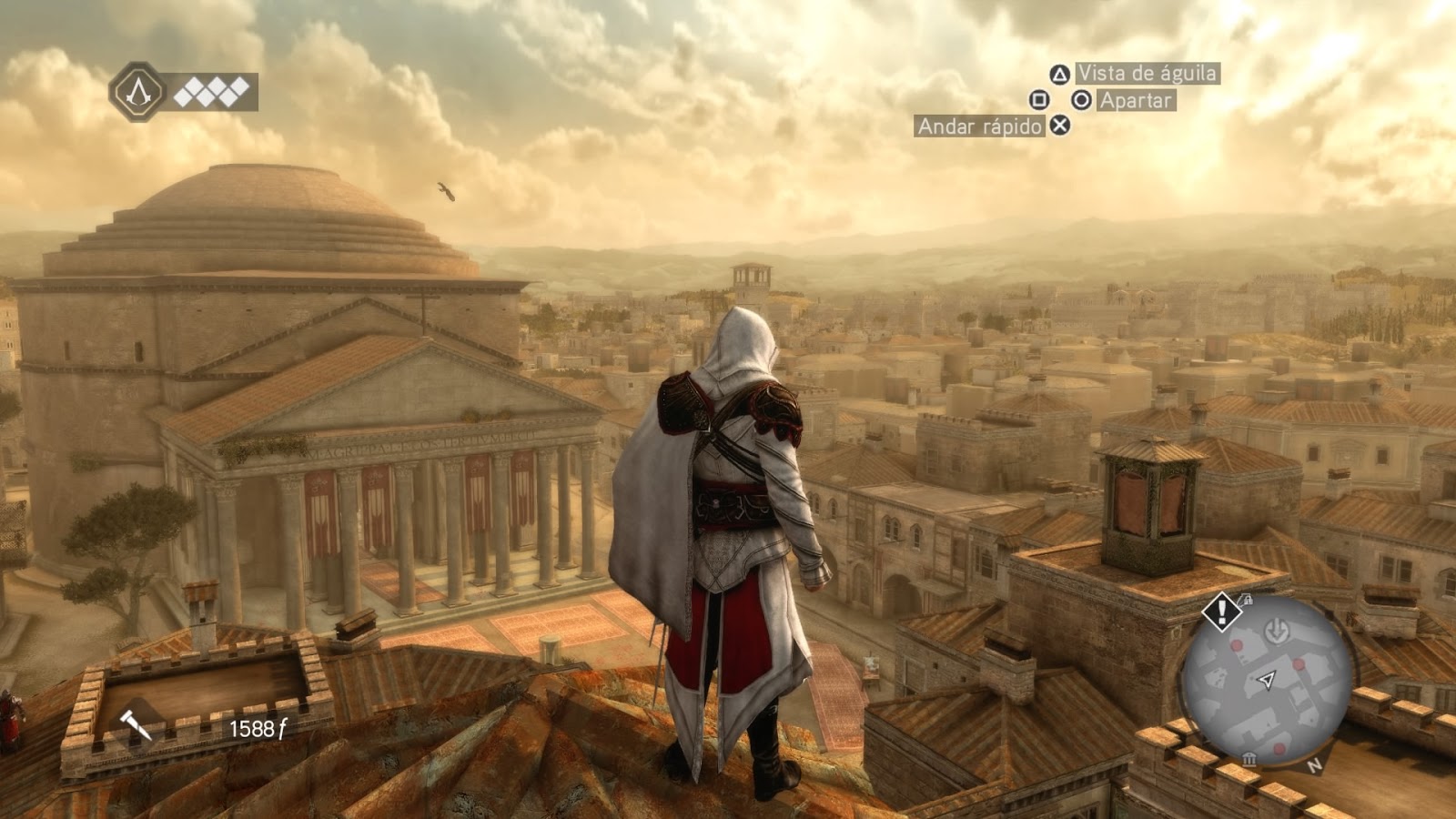
Task: Click the bank building icon on the minimap
Action: 1249,760
